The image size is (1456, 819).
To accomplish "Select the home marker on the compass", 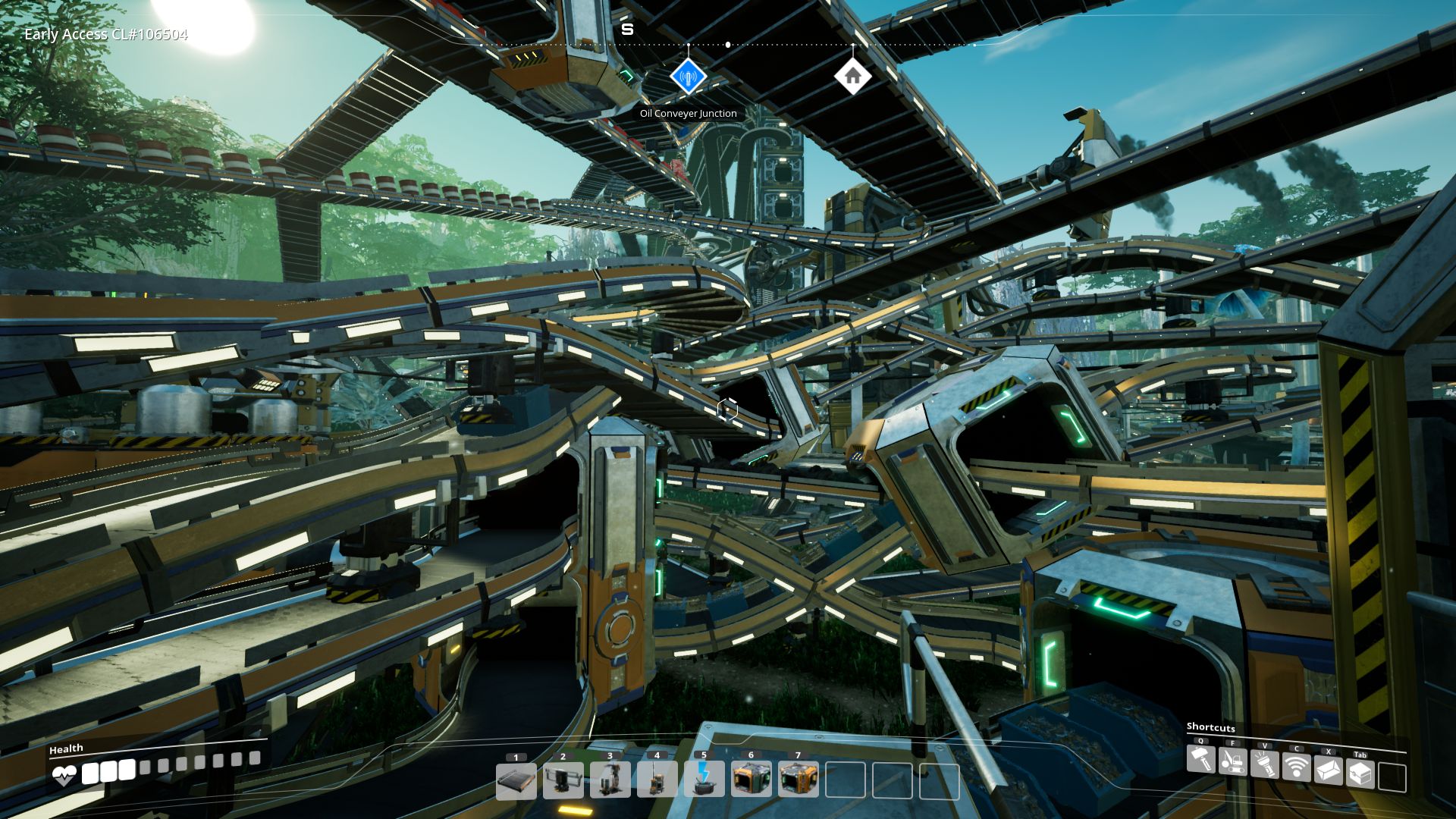I will pos(852,77).
